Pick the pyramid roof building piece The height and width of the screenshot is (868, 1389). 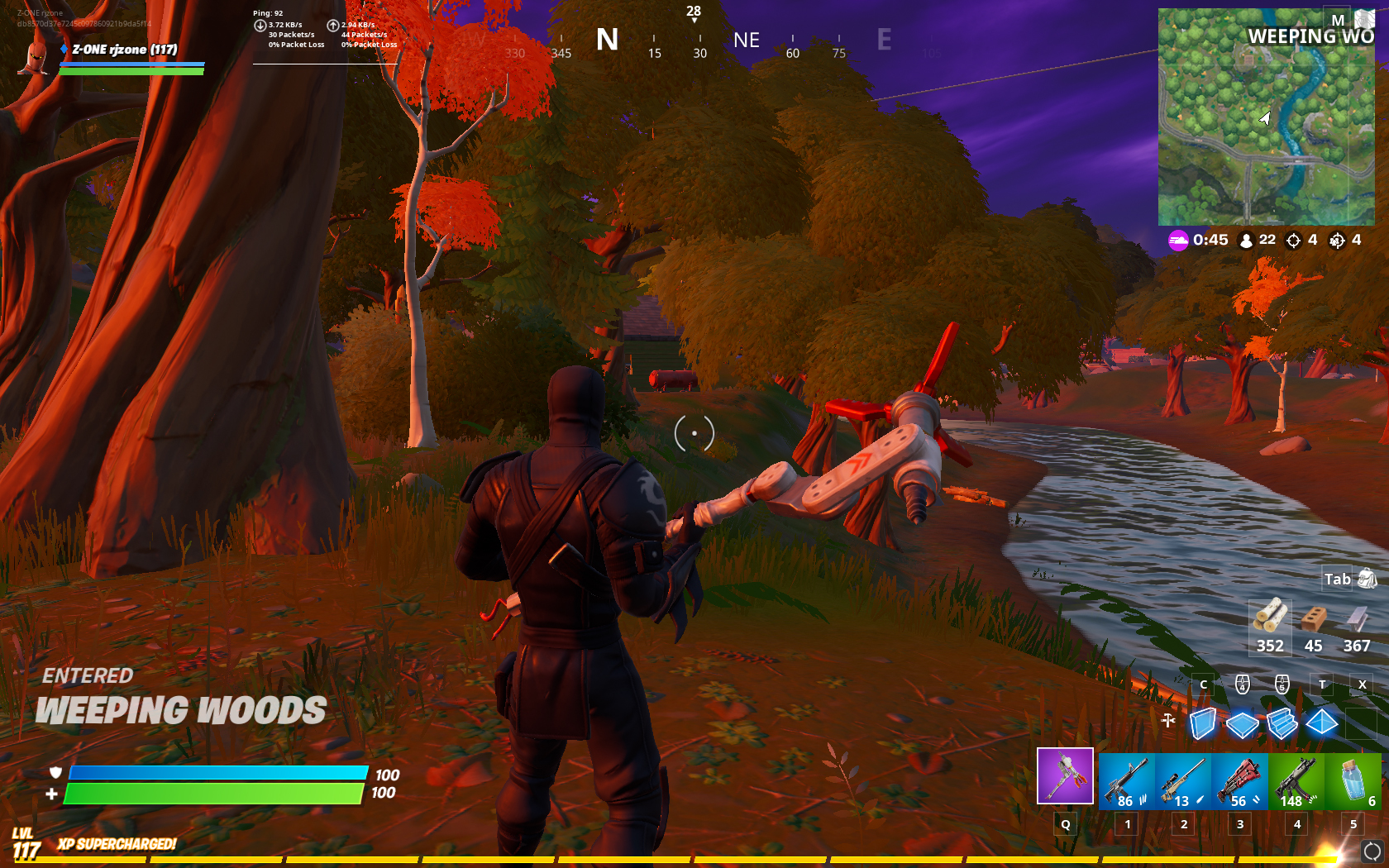click(1321, 723)
